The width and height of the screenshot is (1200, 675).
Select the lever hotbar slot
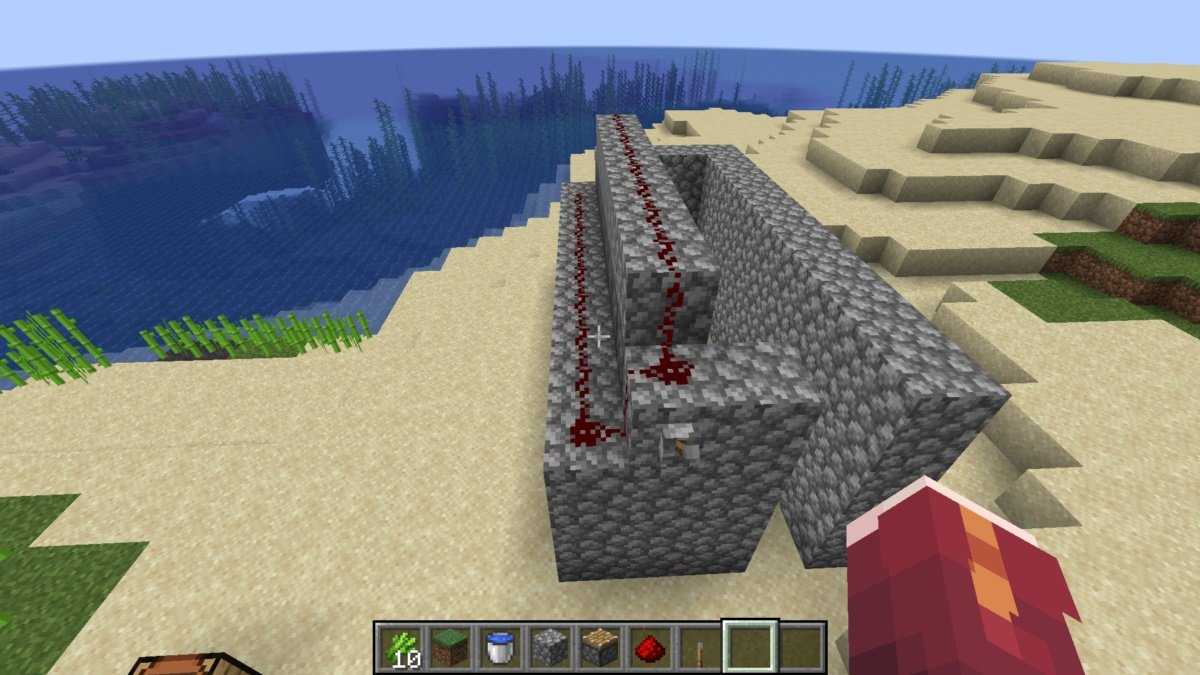[699, 649]
